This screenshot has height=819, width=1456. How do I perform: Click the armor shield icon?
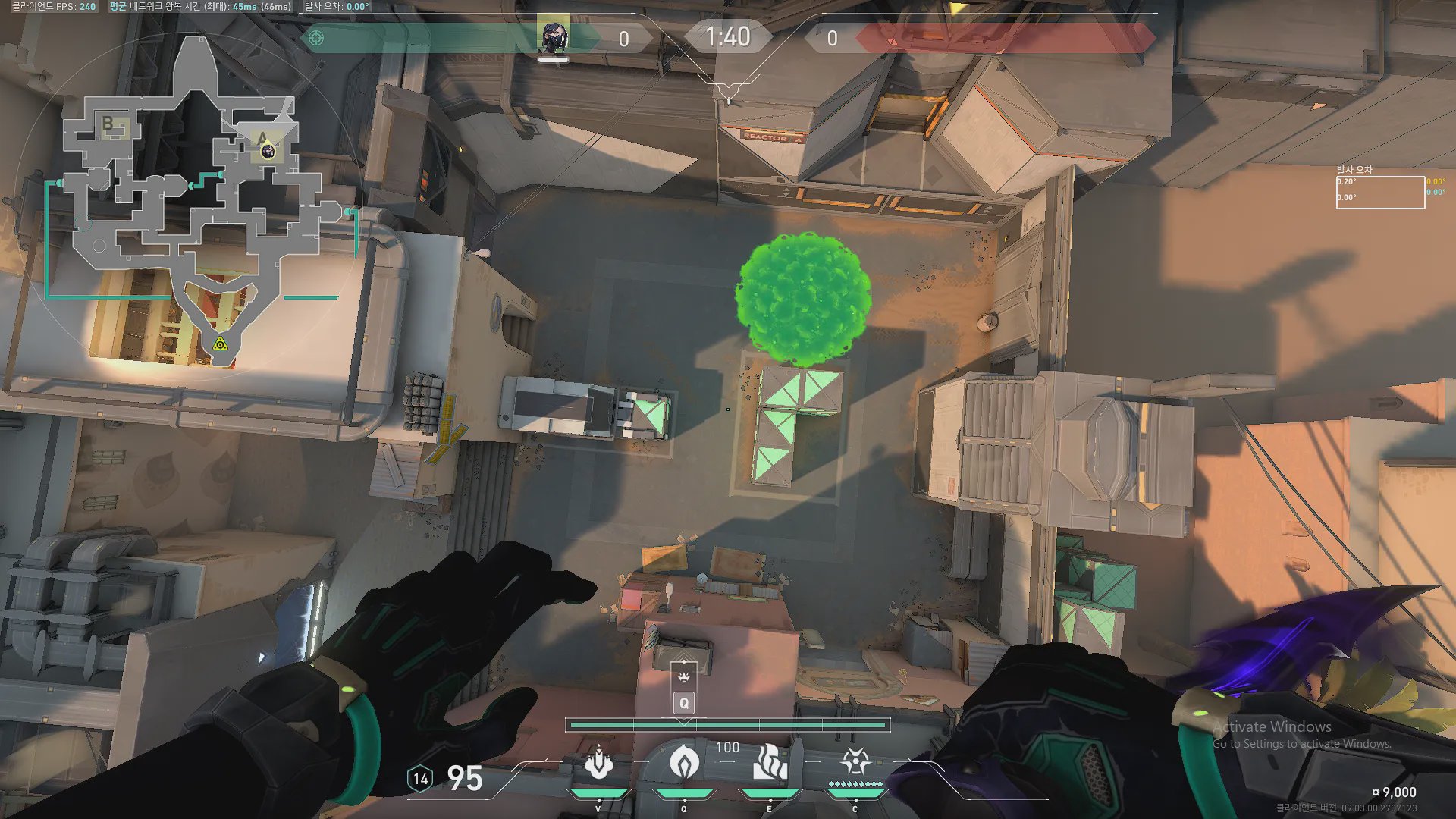(x=420, y=778)
